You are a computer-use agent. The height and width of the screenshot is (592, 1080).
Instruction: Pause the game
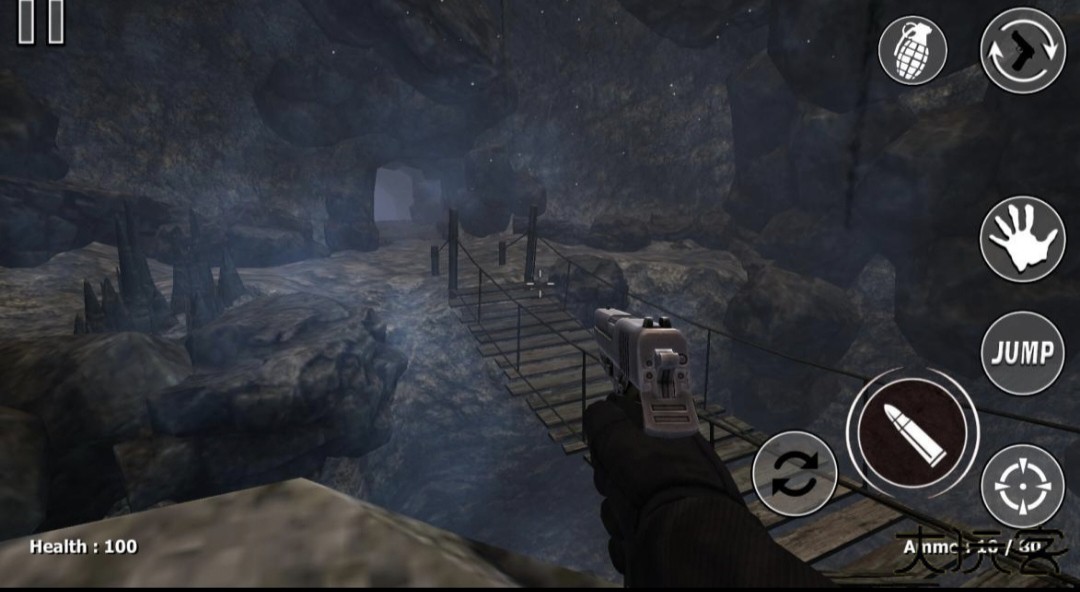[x=42, y=20]
